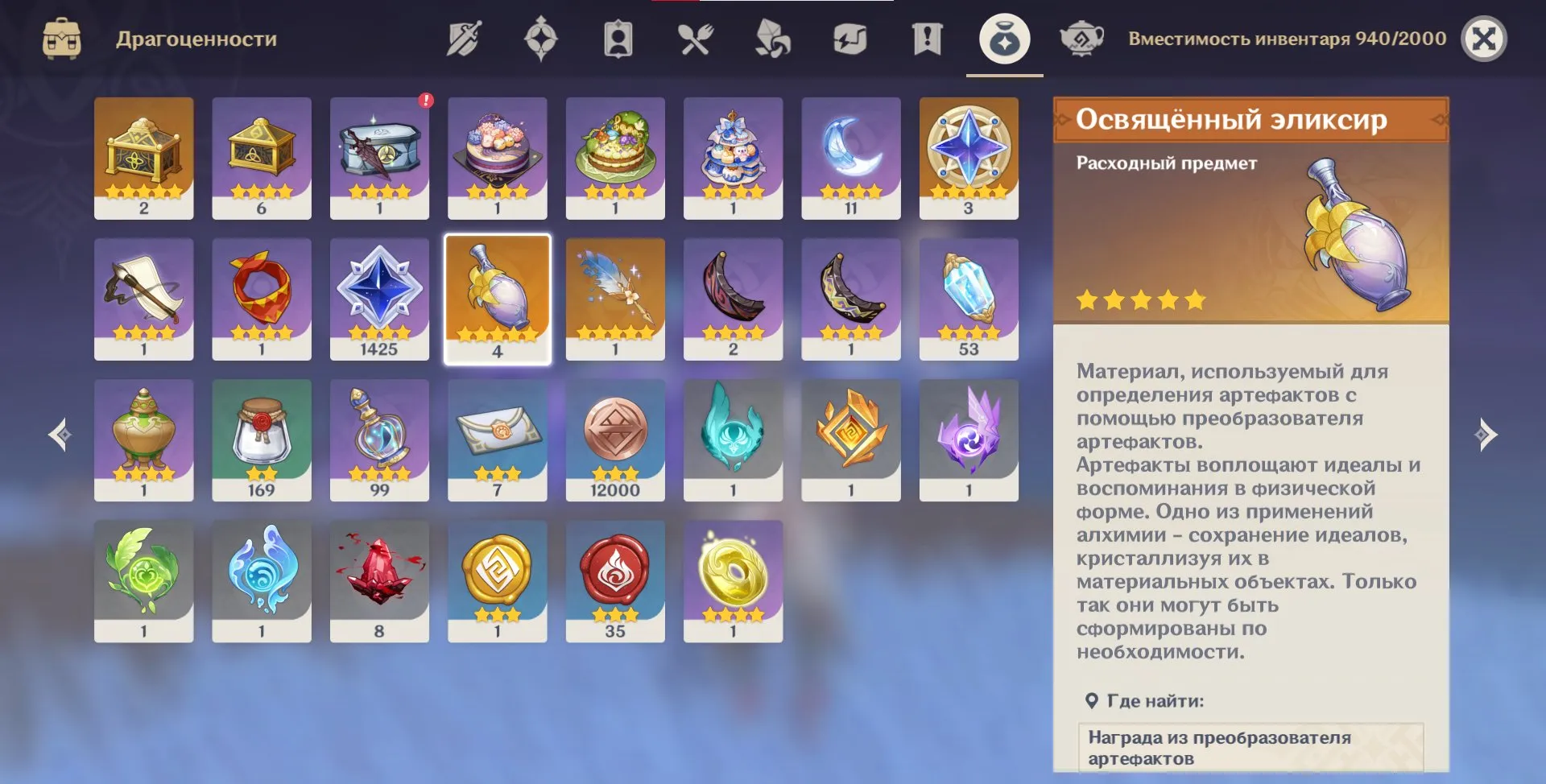Image resolution: width=1546 pixels, height=784 pixels.
Task: Navigate to the previous inventory page
Action: (x=58, y=435)
